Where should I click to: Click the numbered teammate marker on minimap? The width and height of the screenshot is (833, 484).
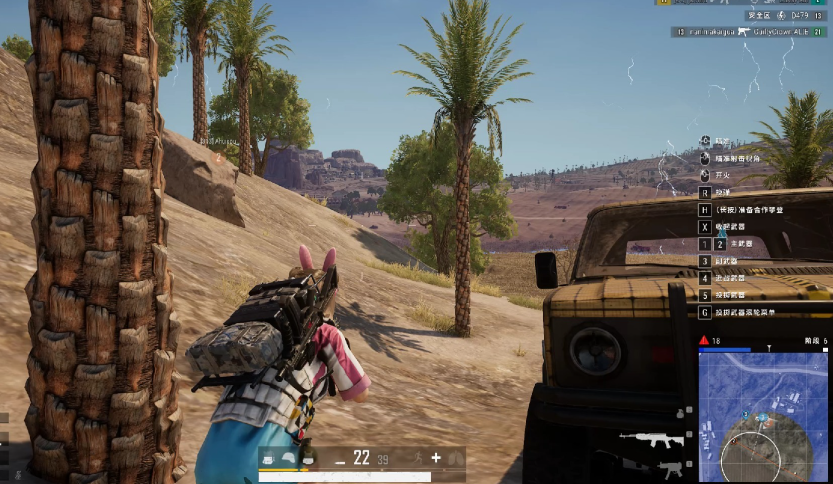tap(746, 412)
